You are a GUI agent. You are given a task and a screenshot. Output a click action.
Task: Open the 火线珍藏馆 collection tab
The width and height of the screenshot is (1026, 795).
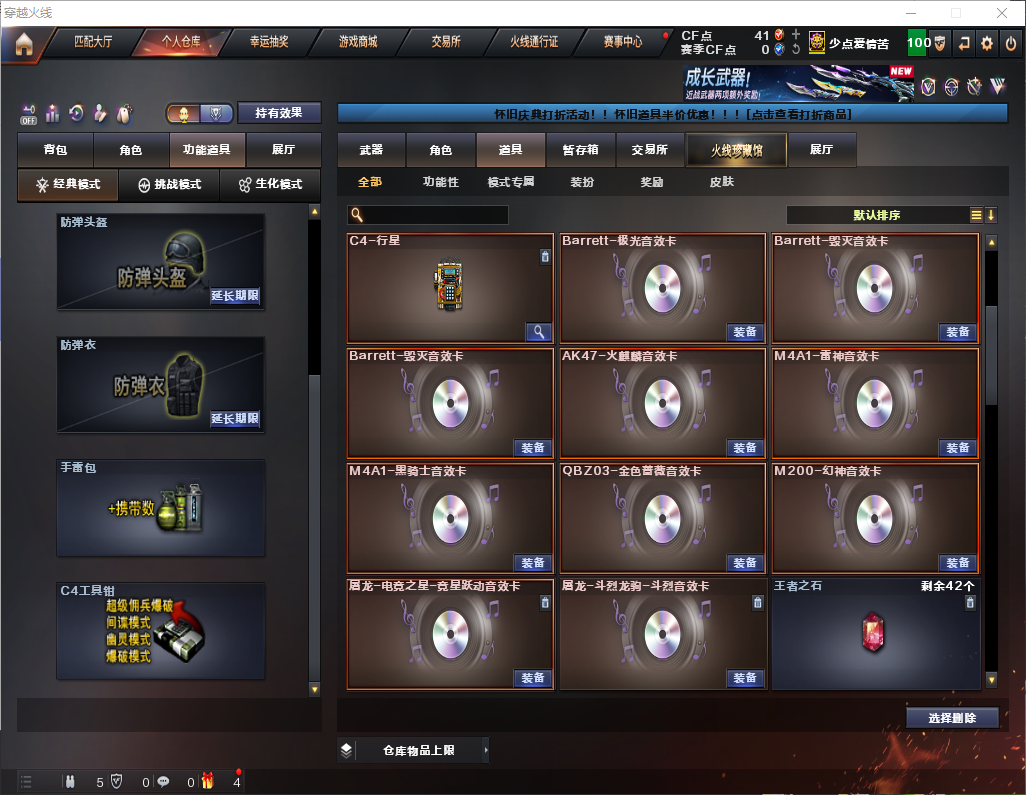pos(736,150)
